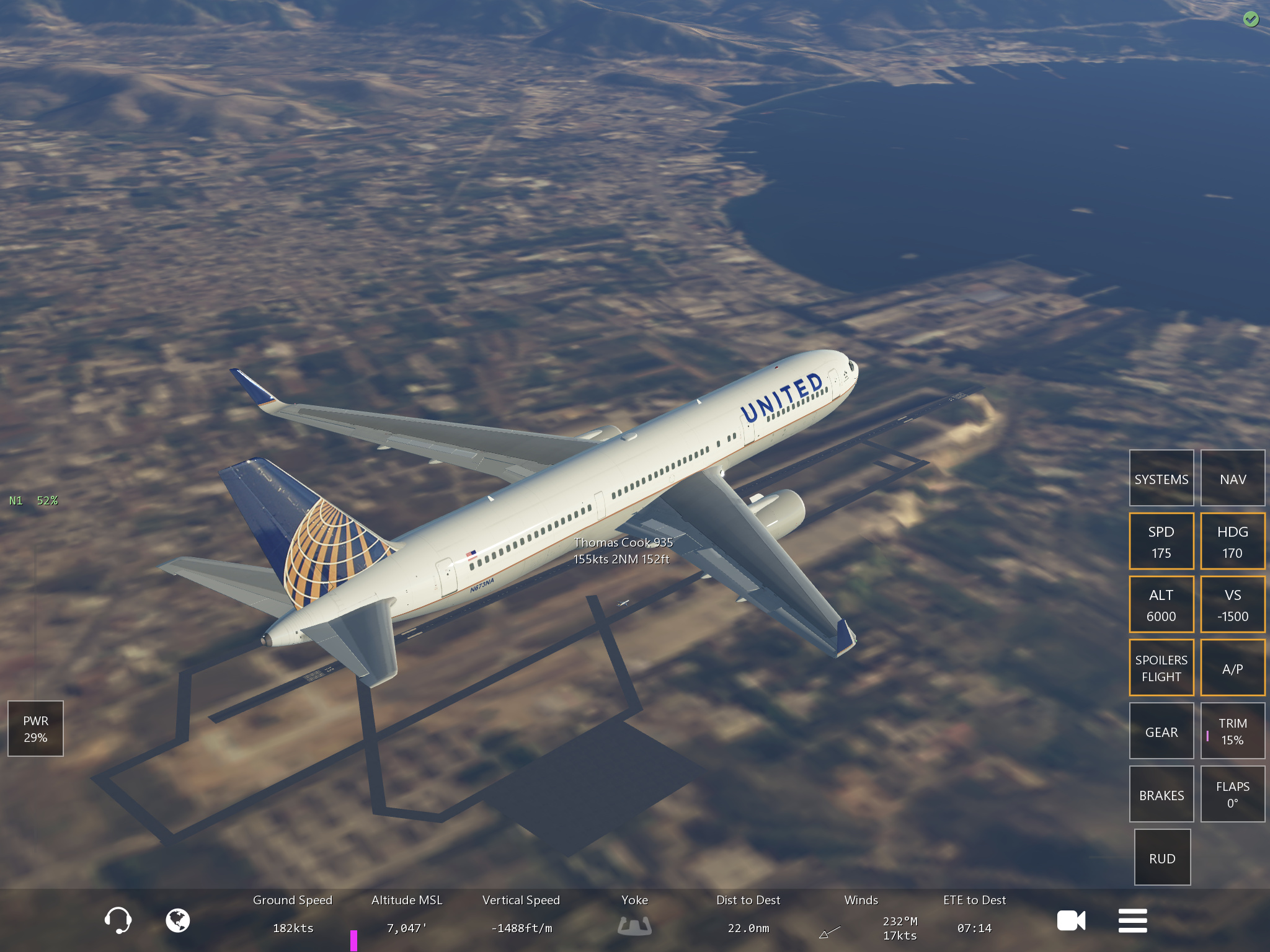Open the ATC headset menu
1270x952 pixels.
pyautogui.click(x=118, y=920)
